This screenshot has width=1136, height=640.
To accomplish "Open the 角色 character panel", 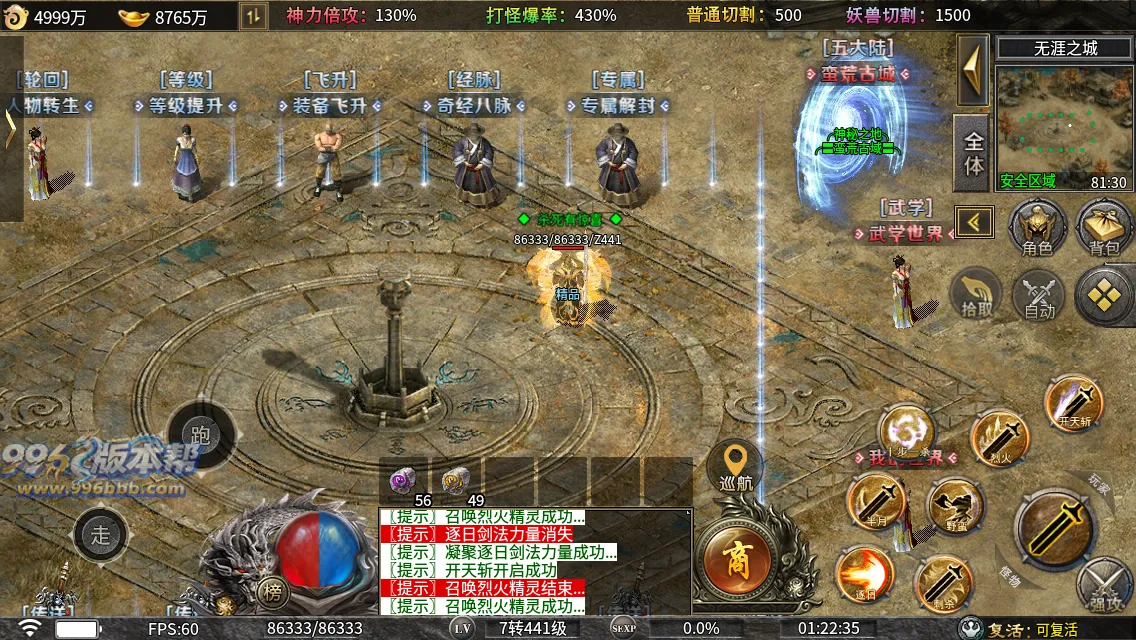I will tap(1037, 224).
